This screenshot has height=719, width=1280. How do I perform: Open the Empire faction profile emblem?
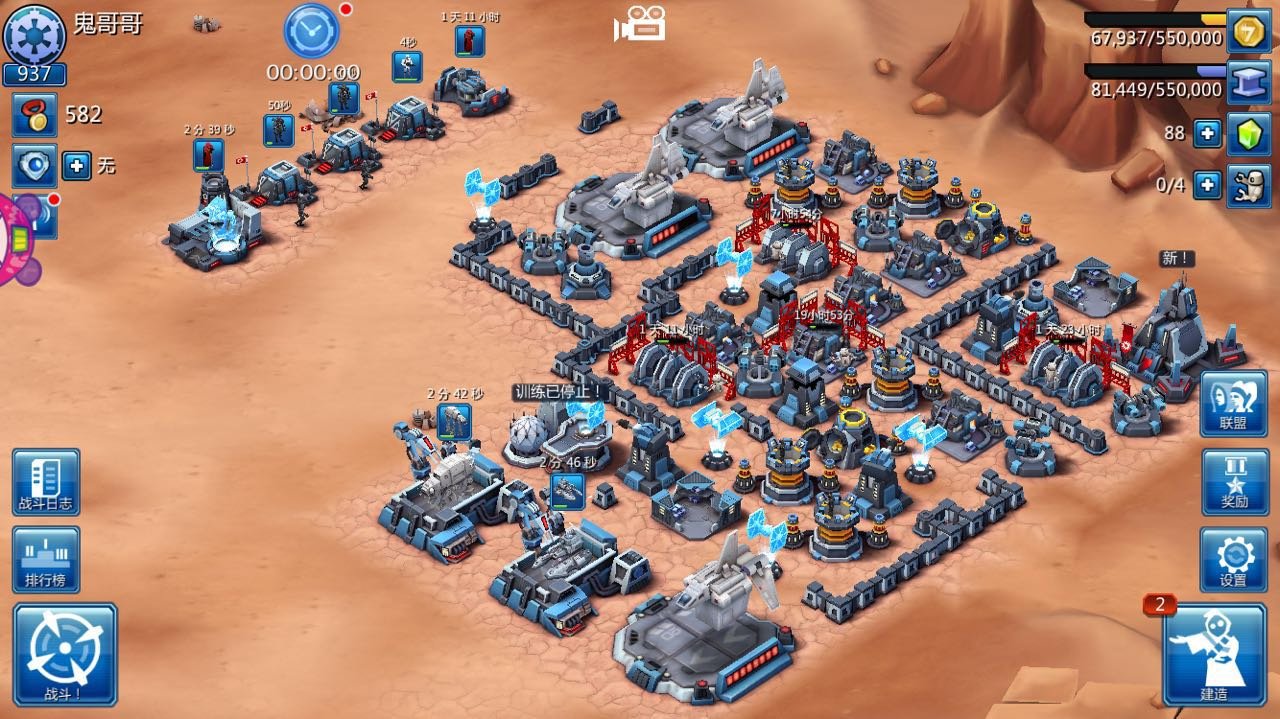[x=35, y=34]
